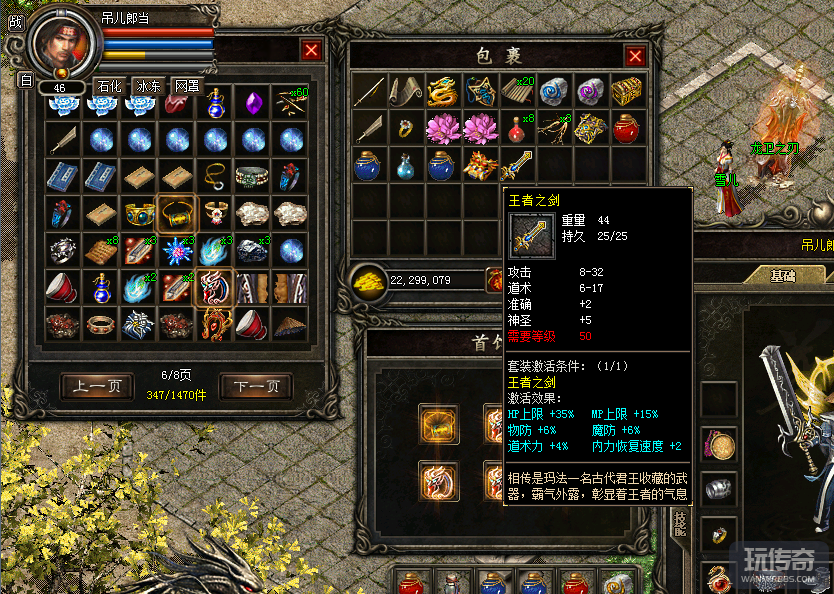Click the gold ingot currency icon

[368, 281]
